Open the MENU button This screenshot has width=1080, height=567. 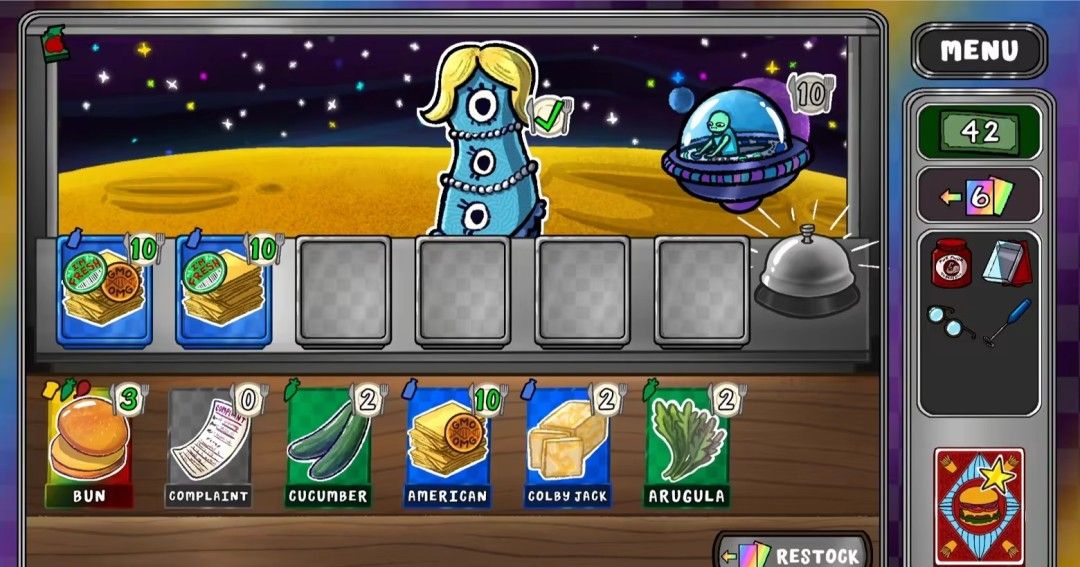pyautogui.click(x=979, y=50)
